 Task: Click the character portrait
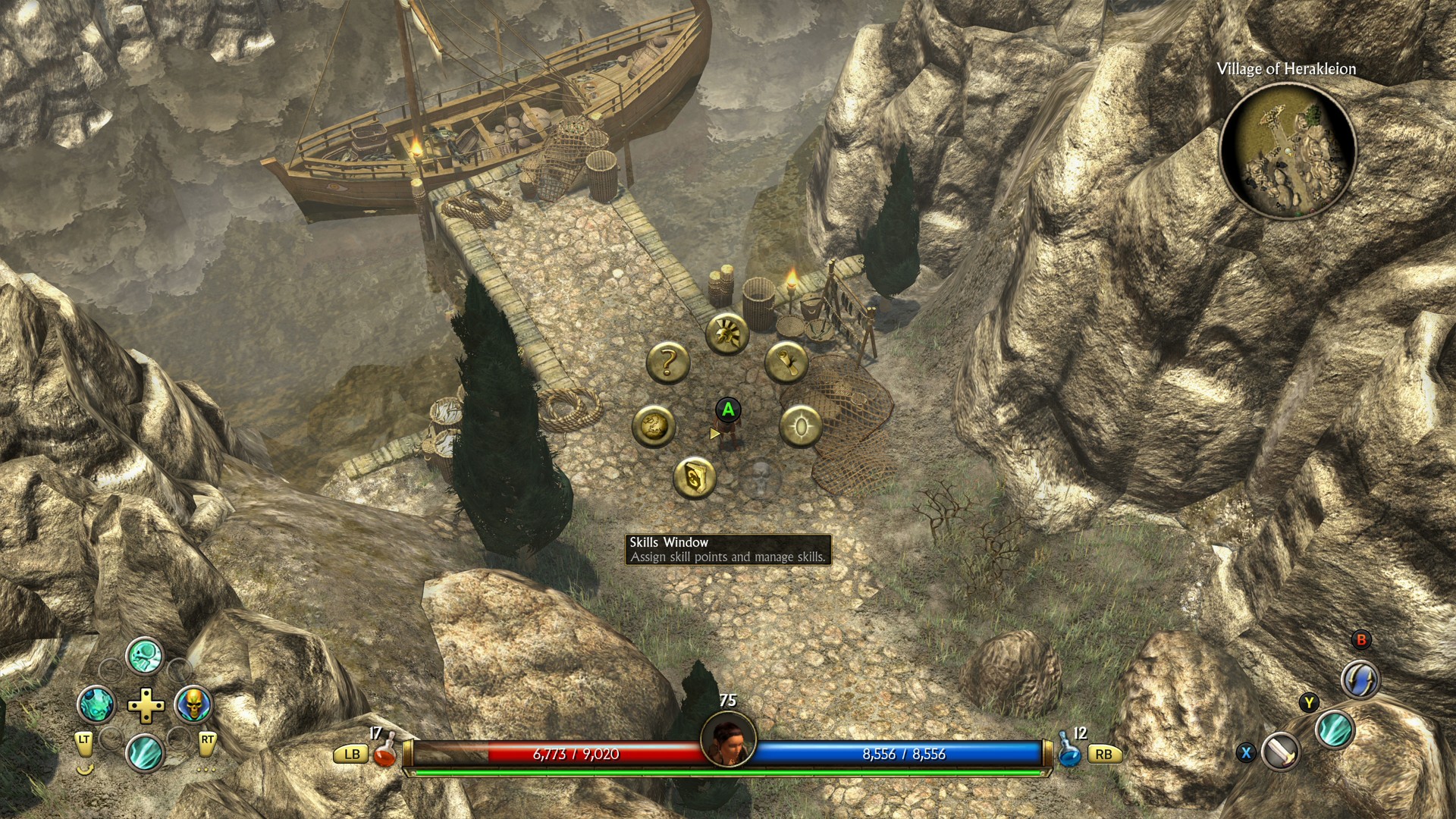point(728,739)
